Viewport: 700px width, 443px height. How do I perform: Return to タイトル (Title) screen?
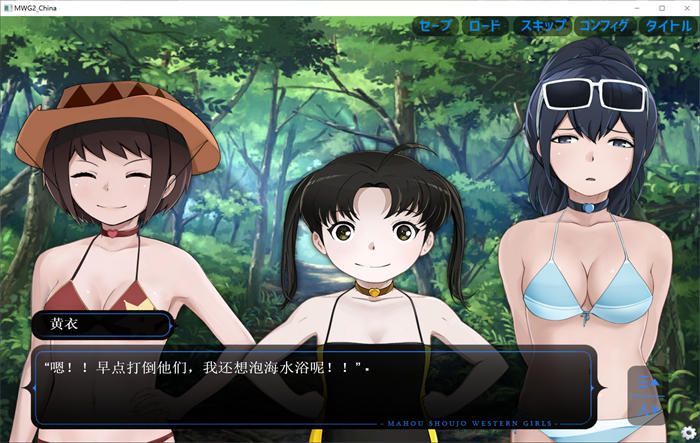click(x=667, y=26)
